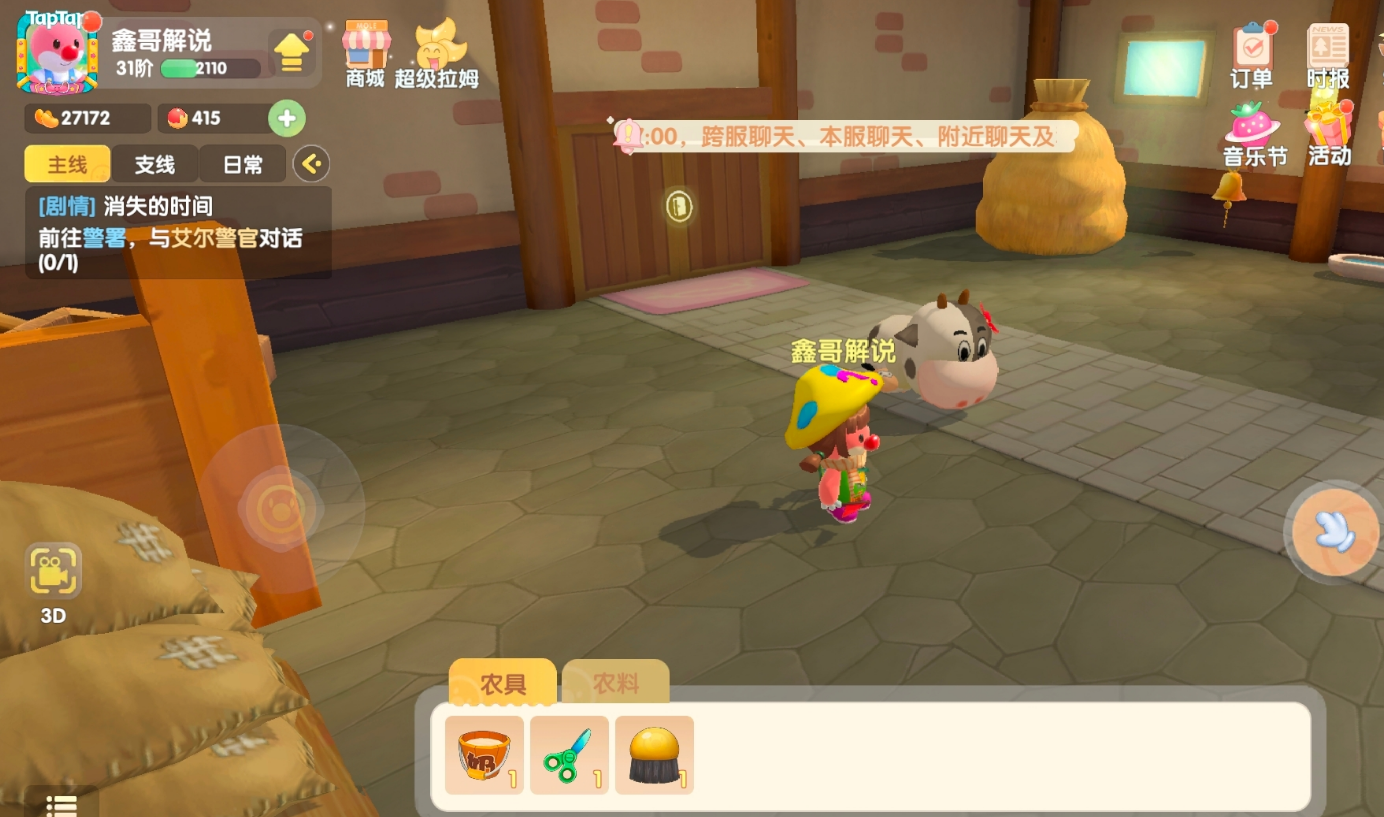Toggle the 3D camera view button

click(53, 581)
